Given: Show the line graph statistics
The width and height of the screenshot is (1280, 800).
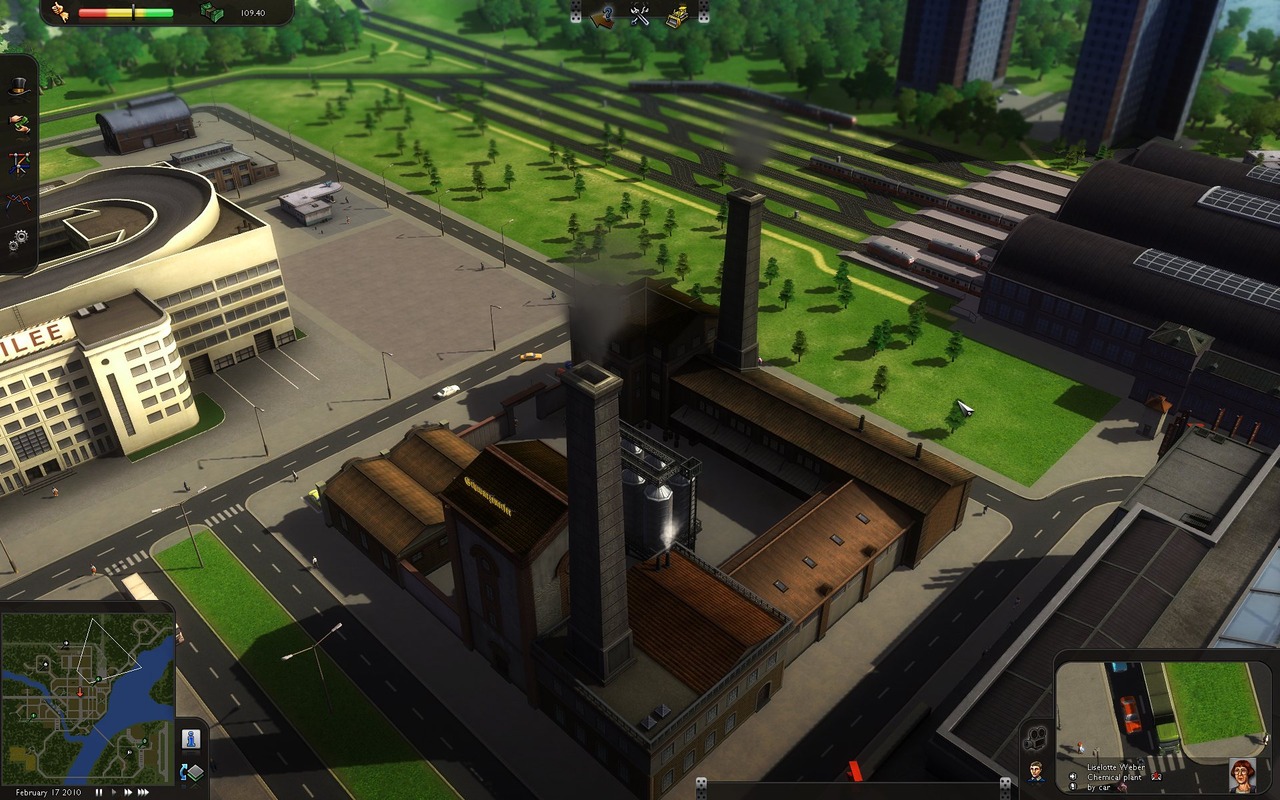Looking at the screenshot, I should (x=19, y=201).
